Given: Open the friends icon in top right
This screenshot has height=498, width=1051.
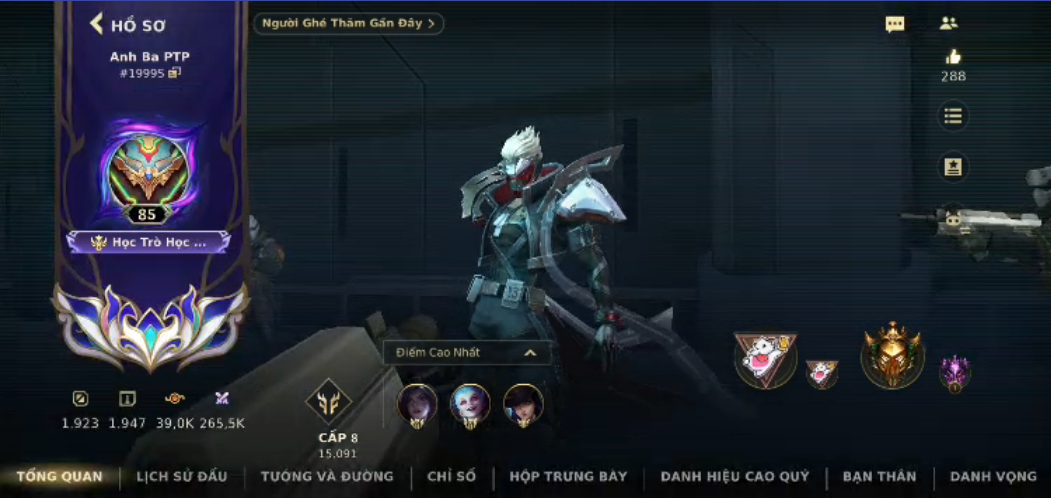Looking at the screenshot, I should (948, 24).
